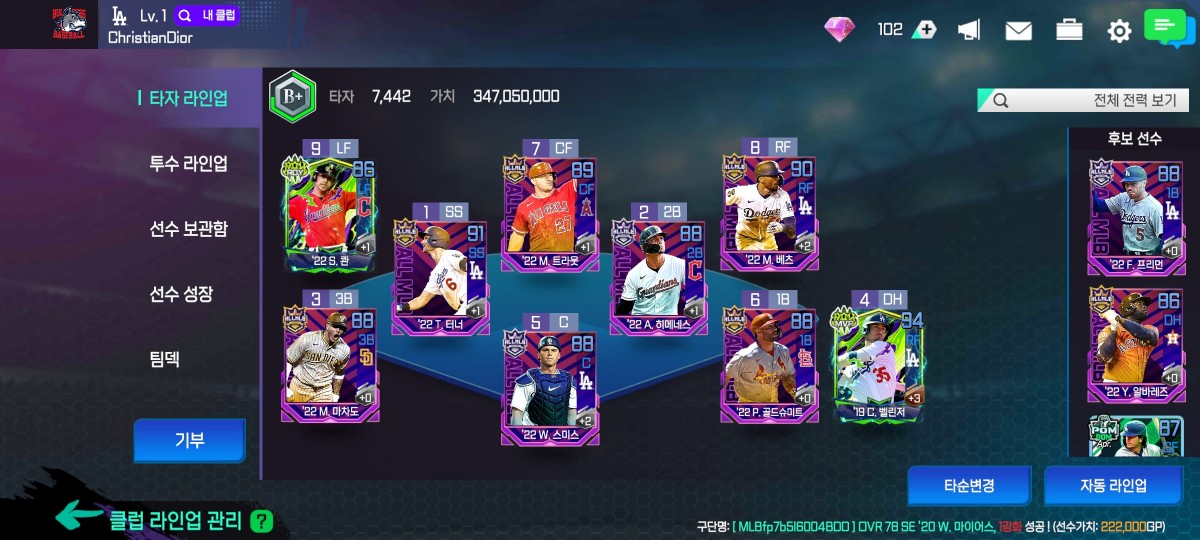Switch to the 투수 라인업 tab

pos(189,164)
